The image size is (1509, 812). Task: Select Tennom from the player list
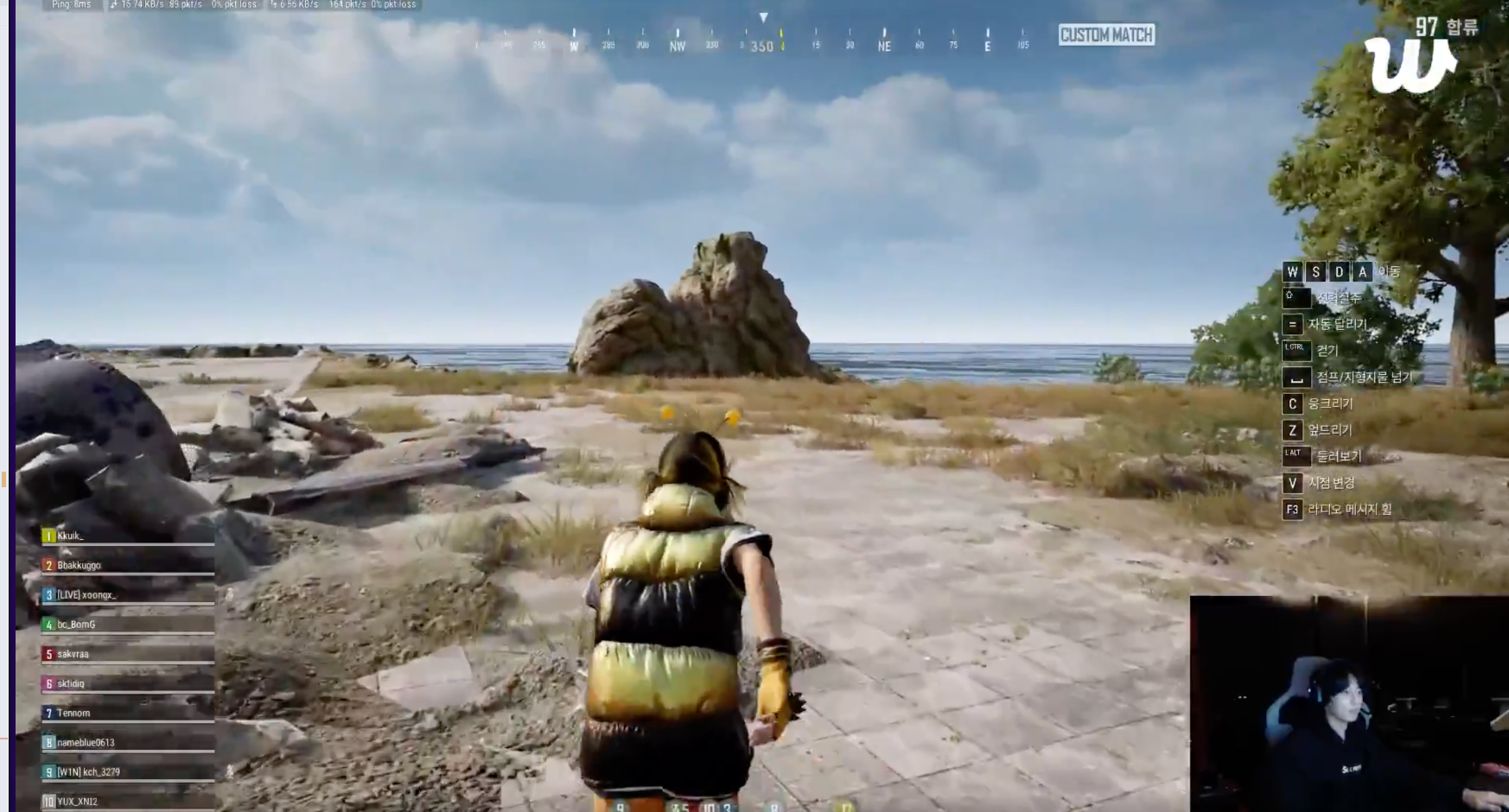(126, 713)
